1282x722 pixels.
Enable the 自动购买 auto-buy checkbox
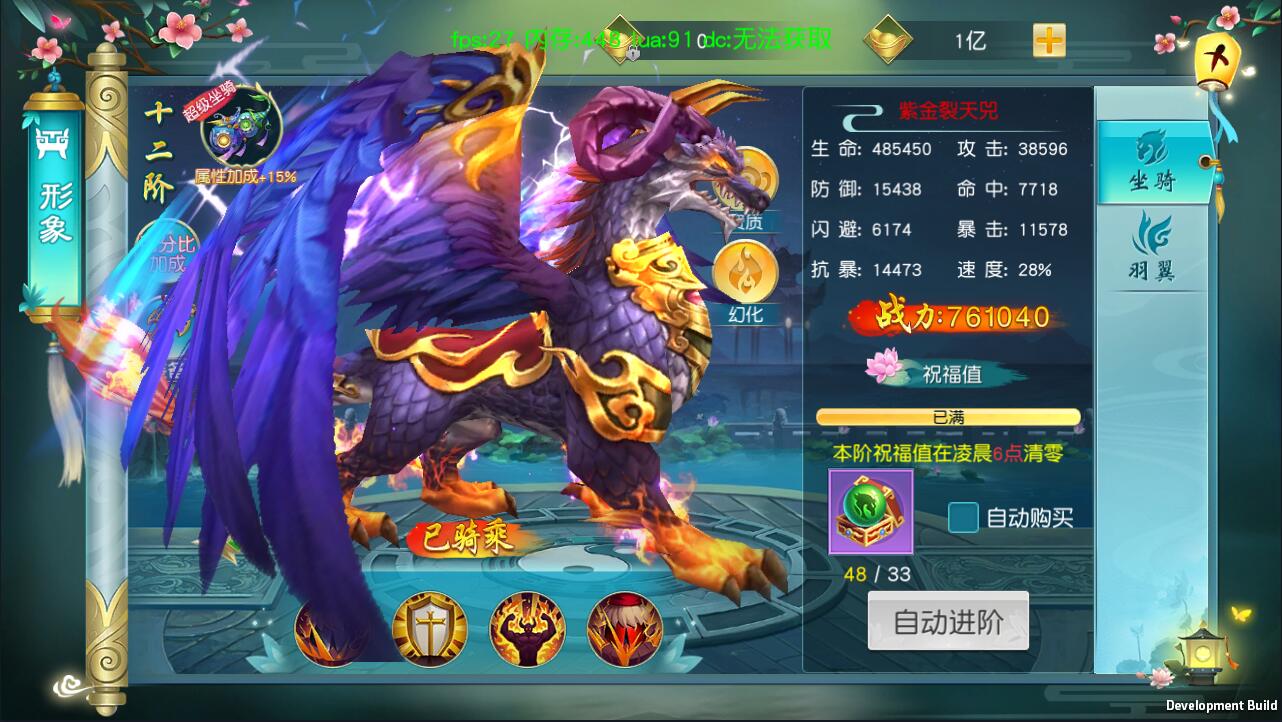coord(962,518)
